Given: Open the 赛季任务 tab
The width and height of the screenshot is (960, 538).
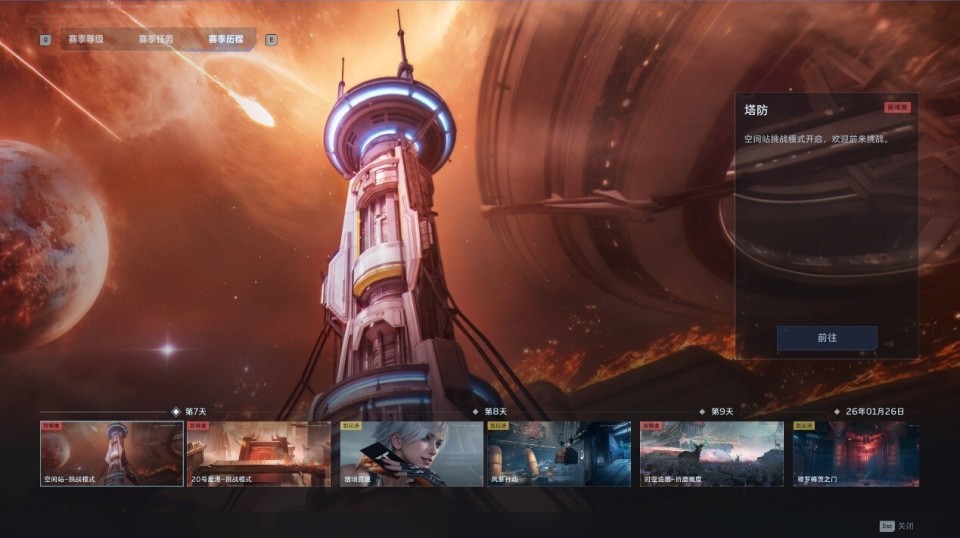Looking at the screenshot, I should pyautogui.click(x=156, y=40).
